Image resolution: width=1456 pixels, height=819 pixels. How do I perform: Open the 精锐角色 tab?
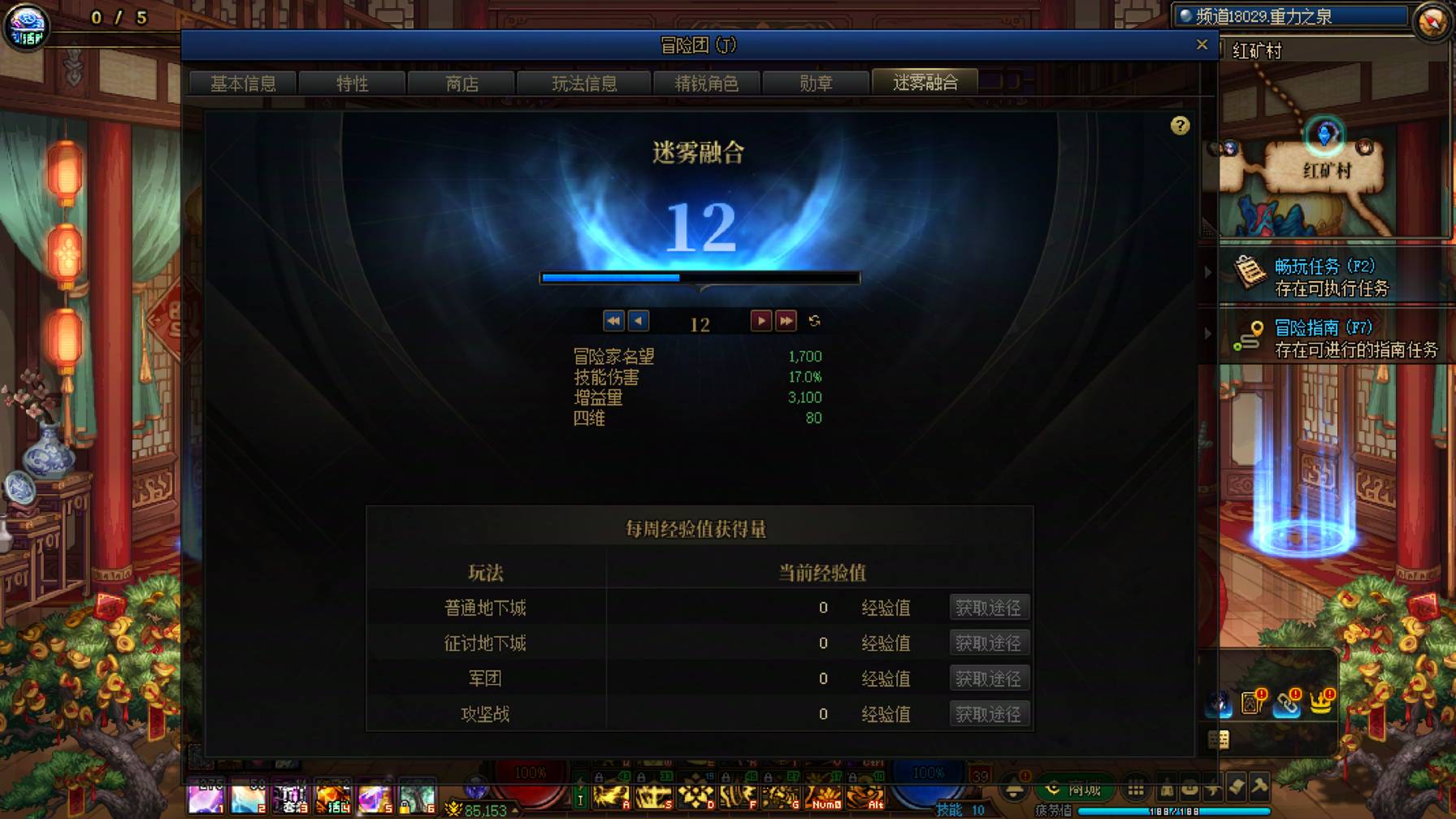point(704,82)
